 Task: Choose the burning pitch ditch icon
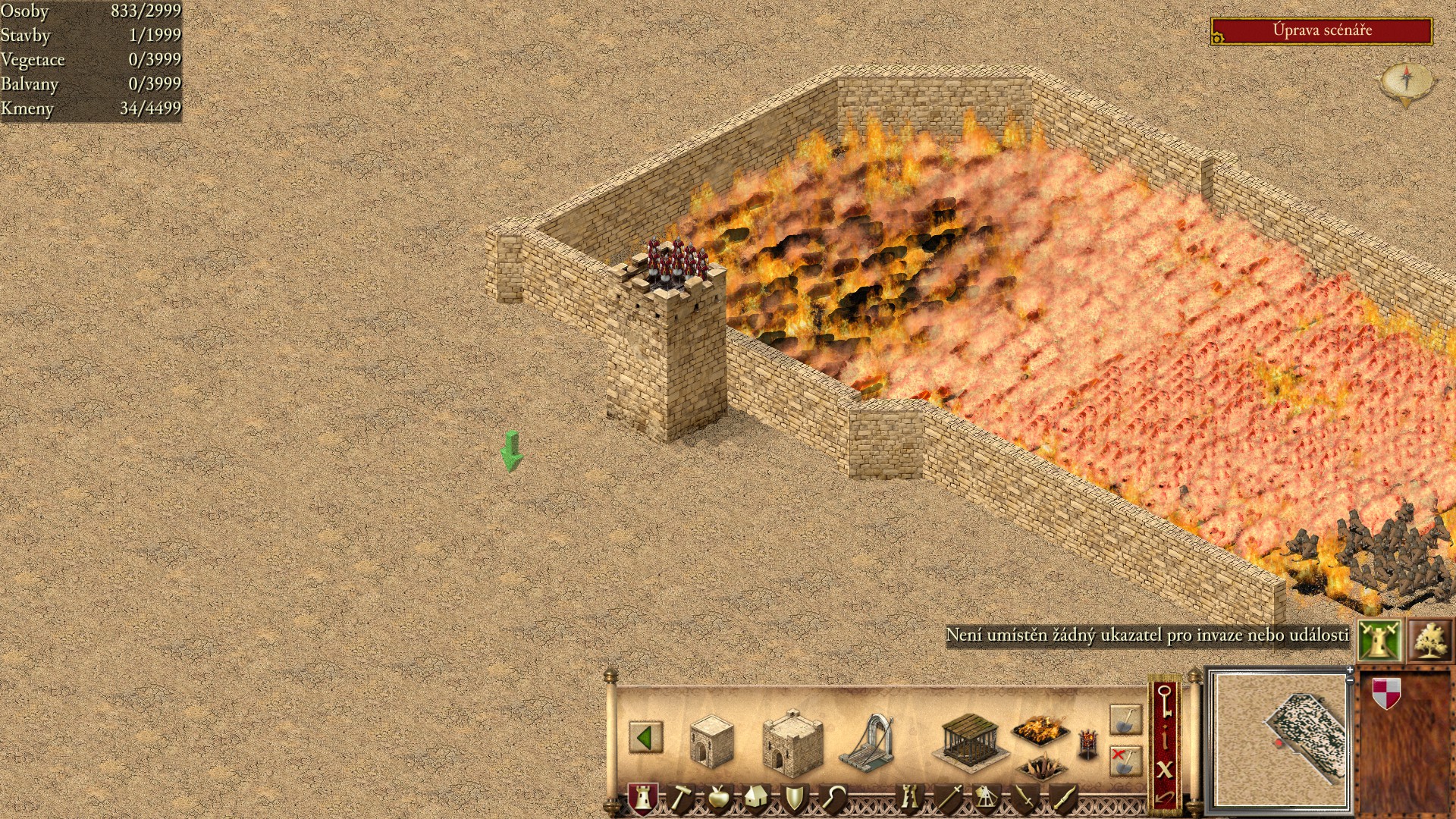pos(1040,730)
